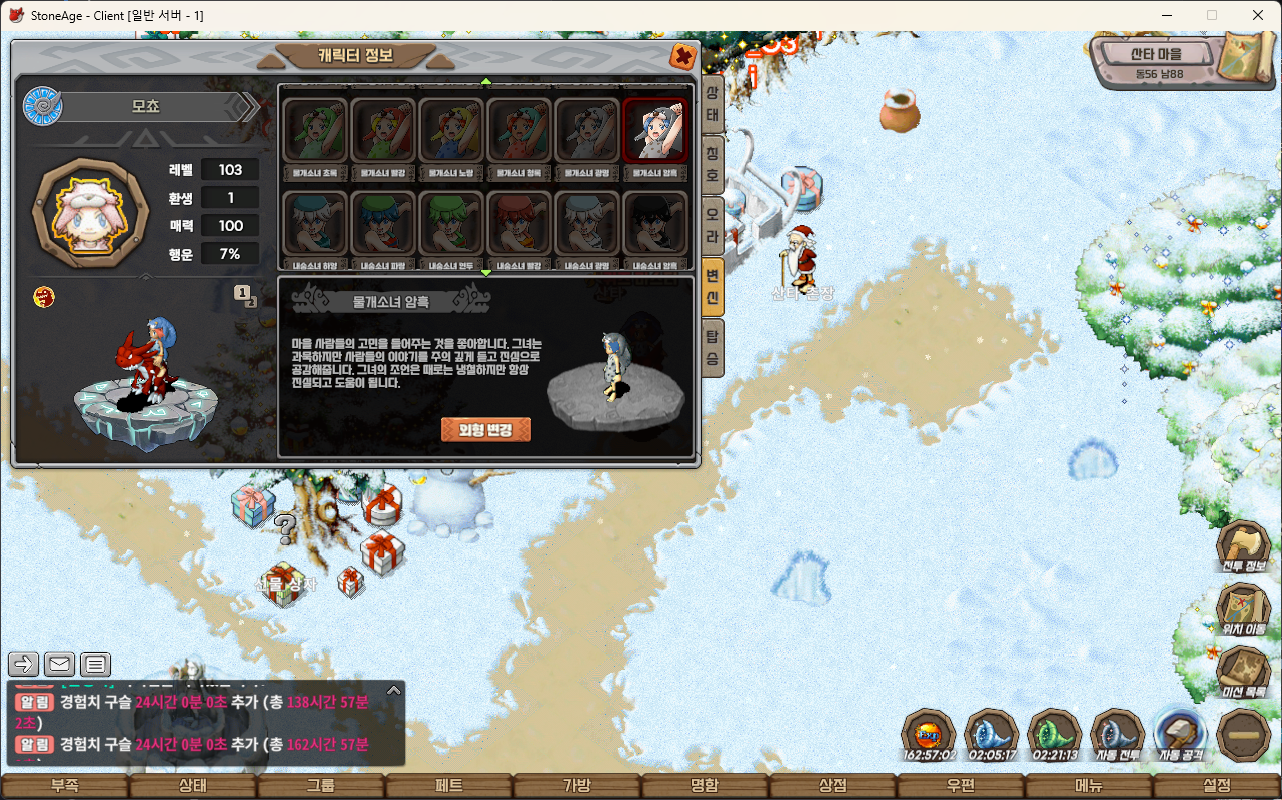Close the 캐릭터 정보 window

tap(684, 56)
